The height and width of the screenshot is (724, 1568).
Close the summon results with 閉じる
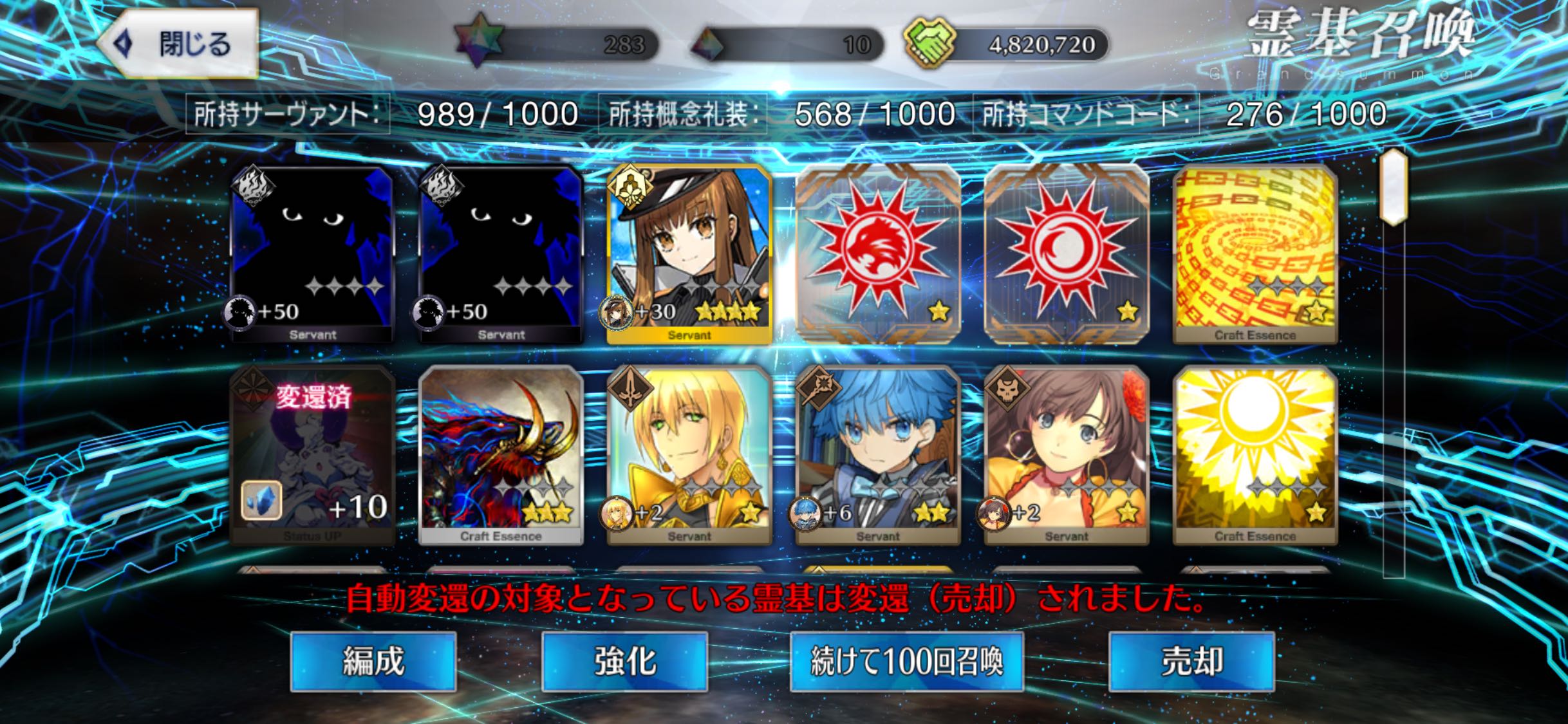pyautogui.click(x=180, y=44)
